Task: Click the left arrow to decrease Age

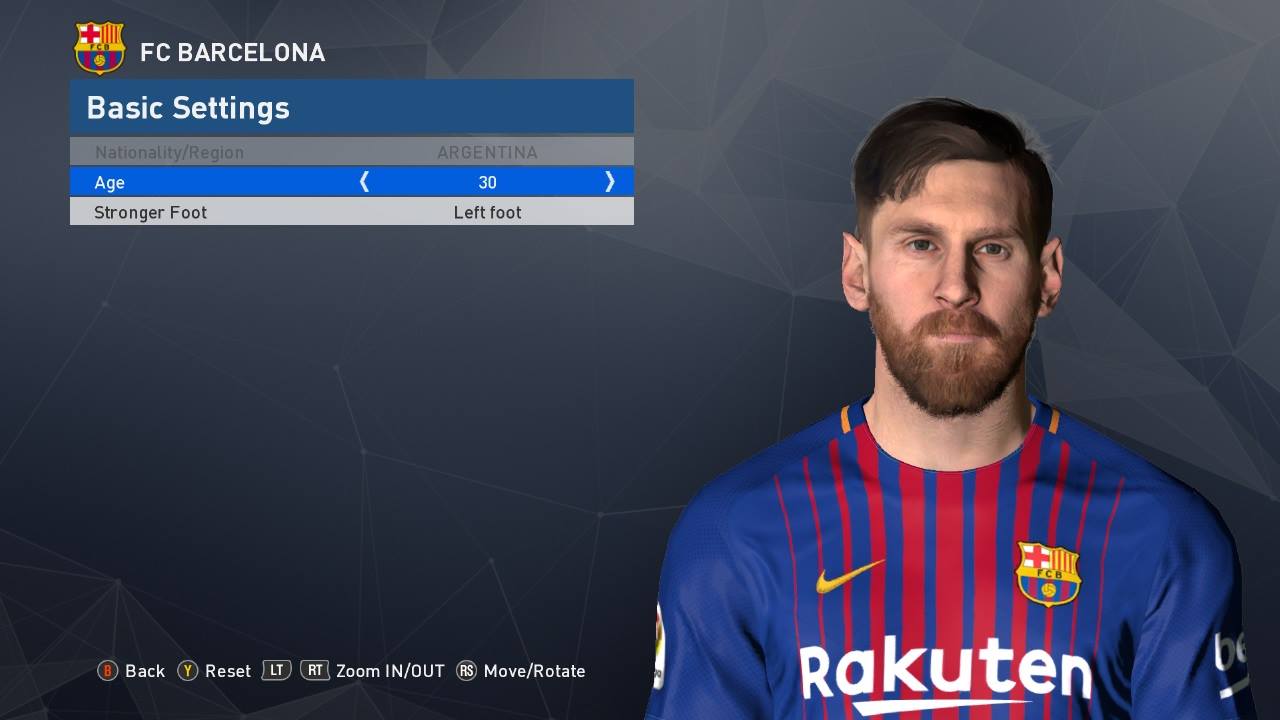Action: click(364, 182)
